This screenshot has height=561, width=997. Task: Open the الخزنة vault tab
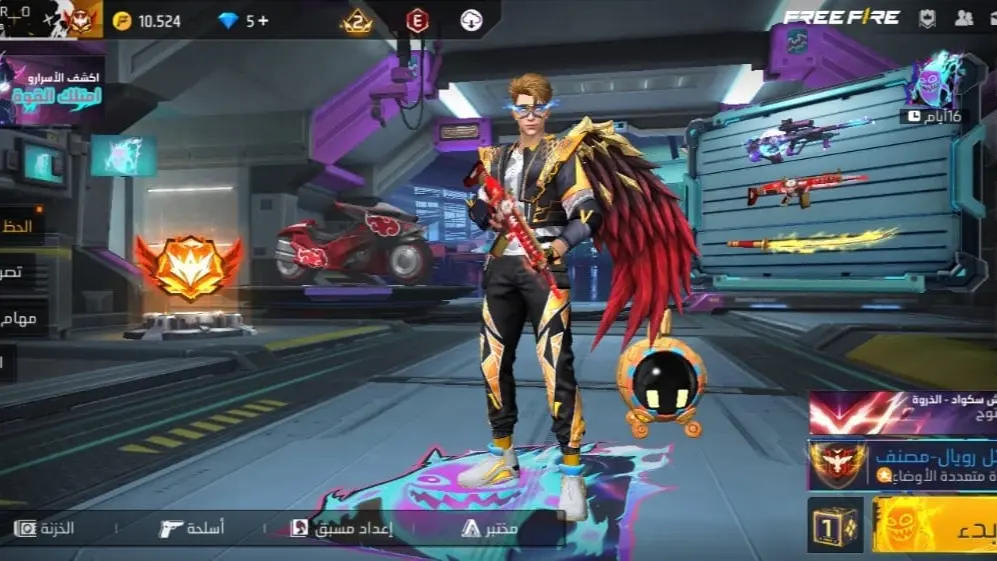(x=45, y=528)
